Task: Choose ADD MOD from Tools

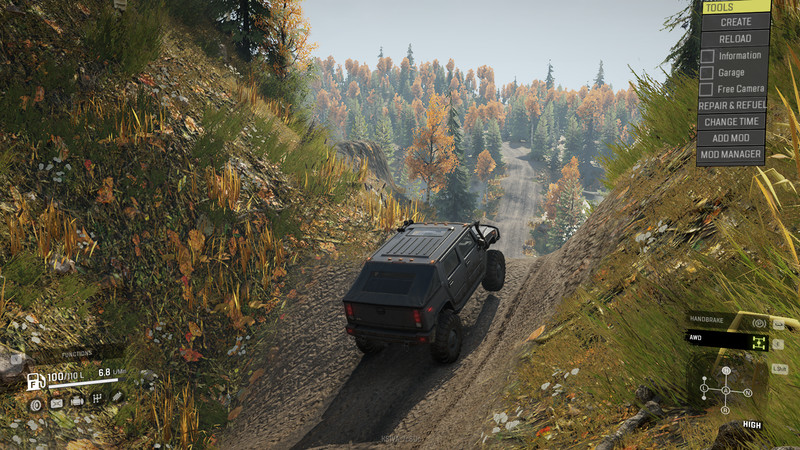Action: click(735, 138)
